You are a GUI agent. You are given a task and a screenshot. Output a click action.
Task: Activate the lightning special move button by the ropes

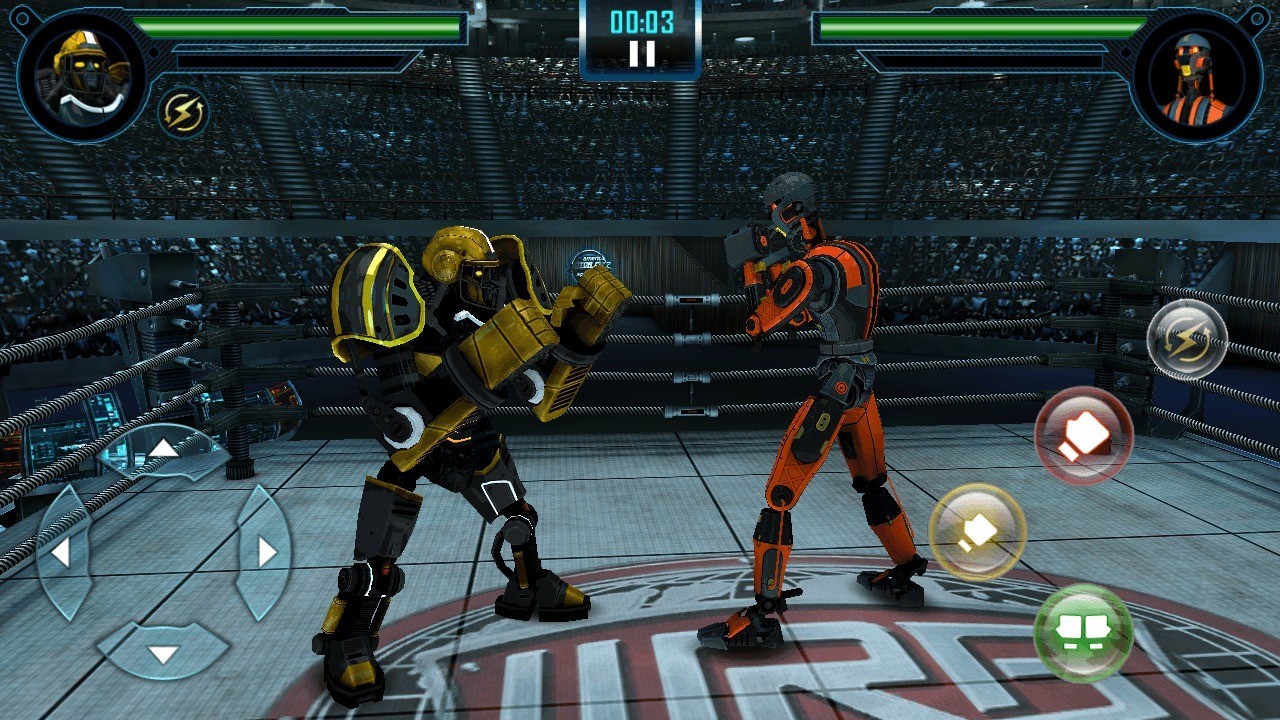[1187, 339]
